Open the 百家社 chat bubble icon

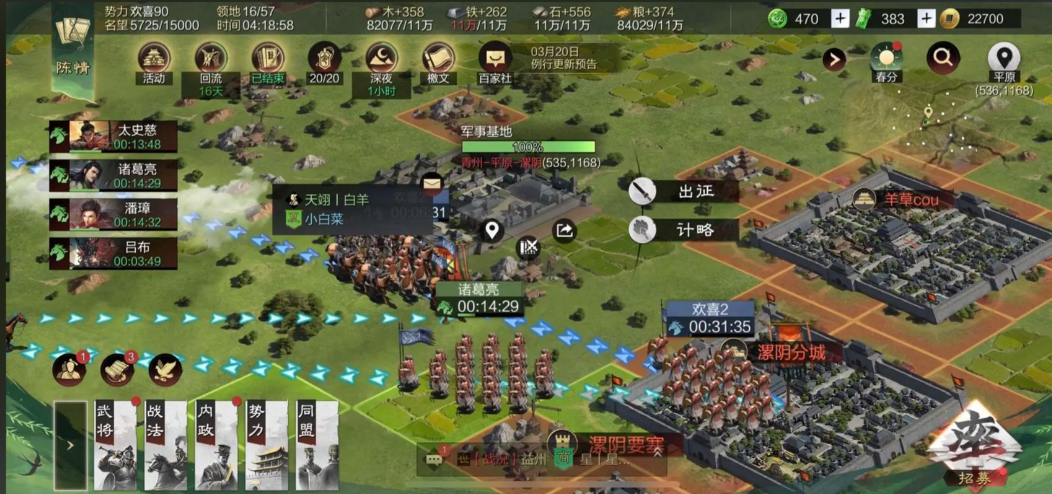495,59
